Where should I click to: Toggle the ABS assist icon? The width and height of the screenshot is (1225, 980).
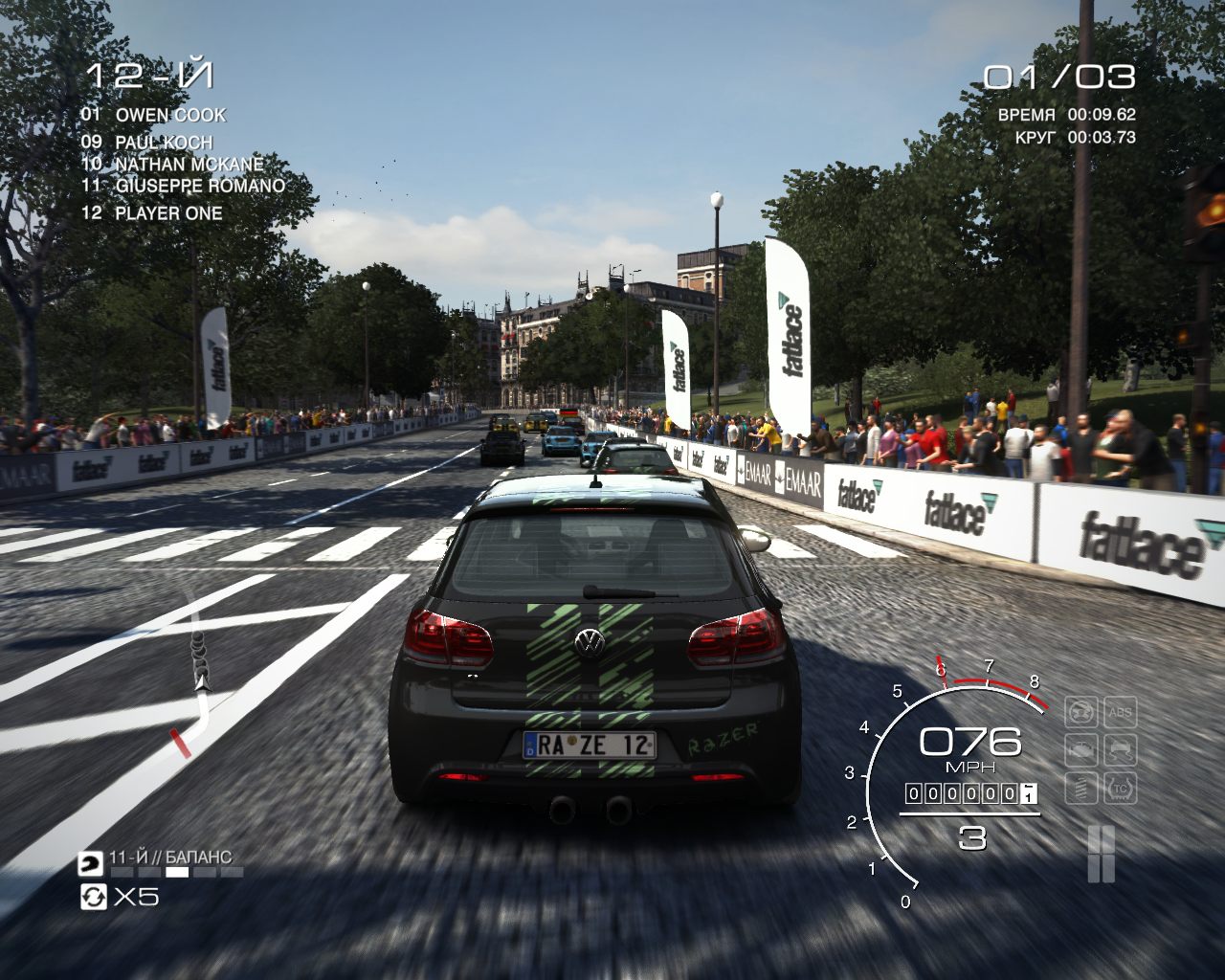coord(1119,713)
